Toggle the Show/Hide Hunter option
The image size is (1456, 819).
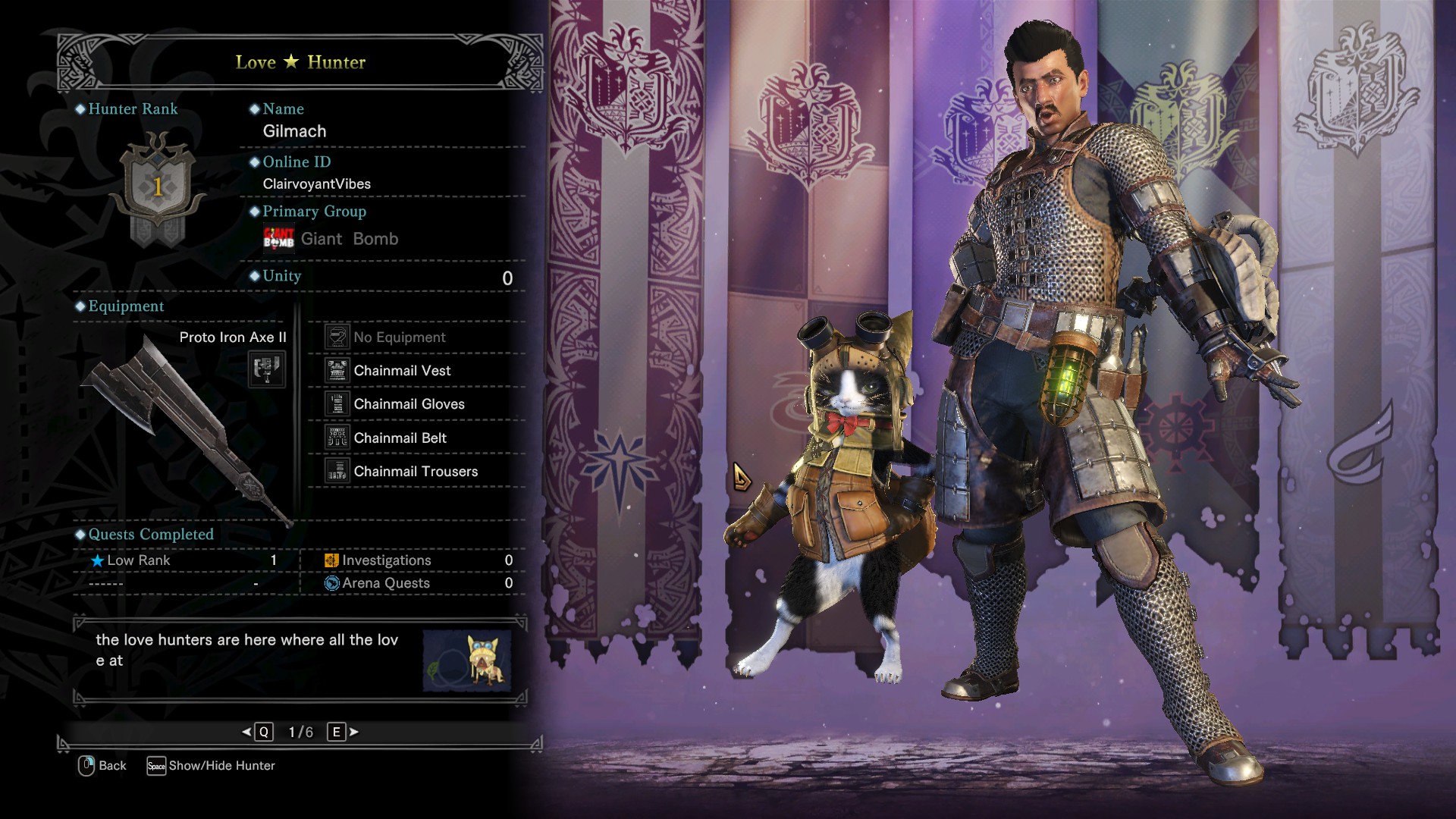tap(211, 766)
